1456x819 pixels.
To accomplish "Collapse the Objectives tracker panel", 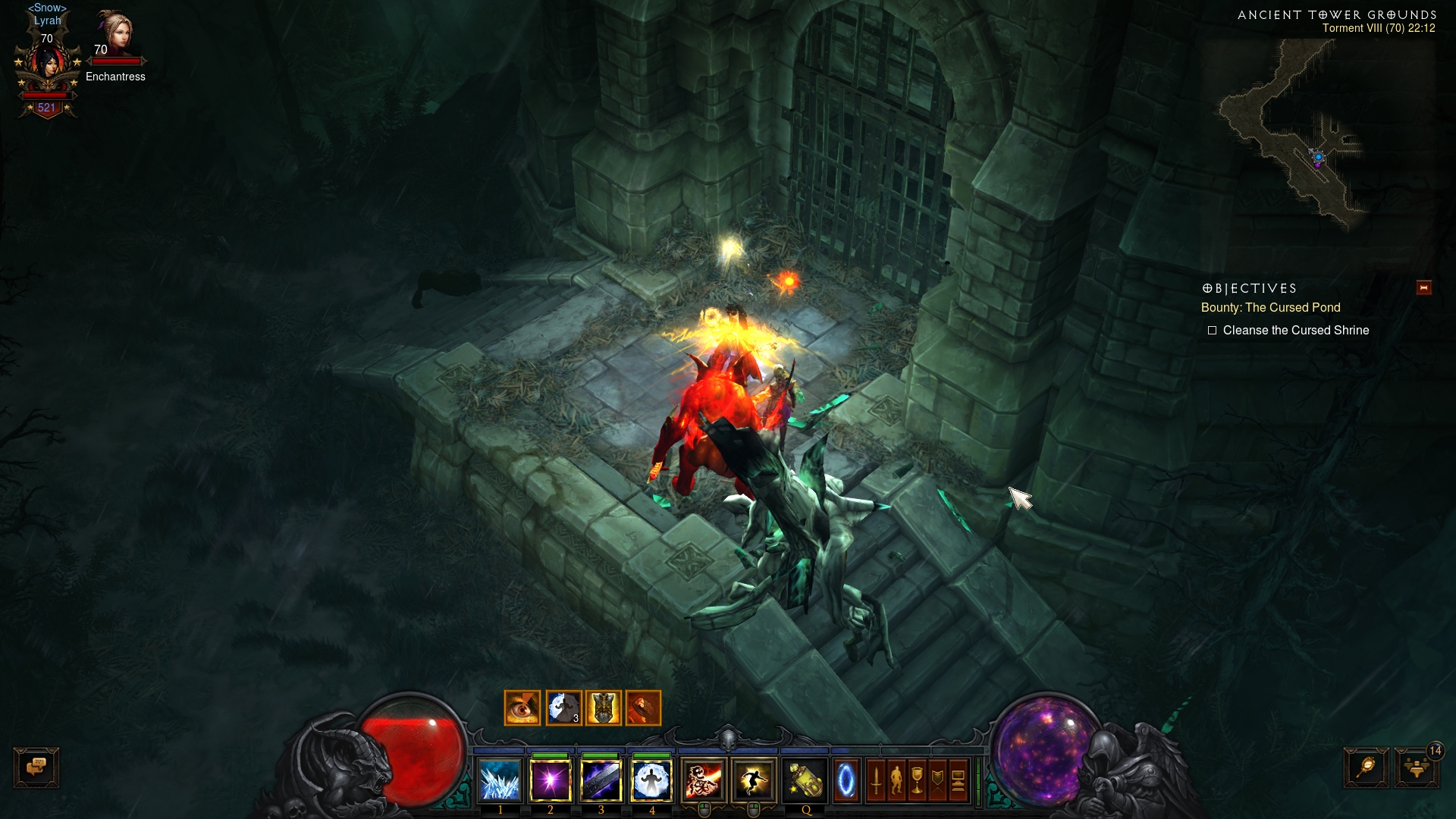I will point(1423,287).
